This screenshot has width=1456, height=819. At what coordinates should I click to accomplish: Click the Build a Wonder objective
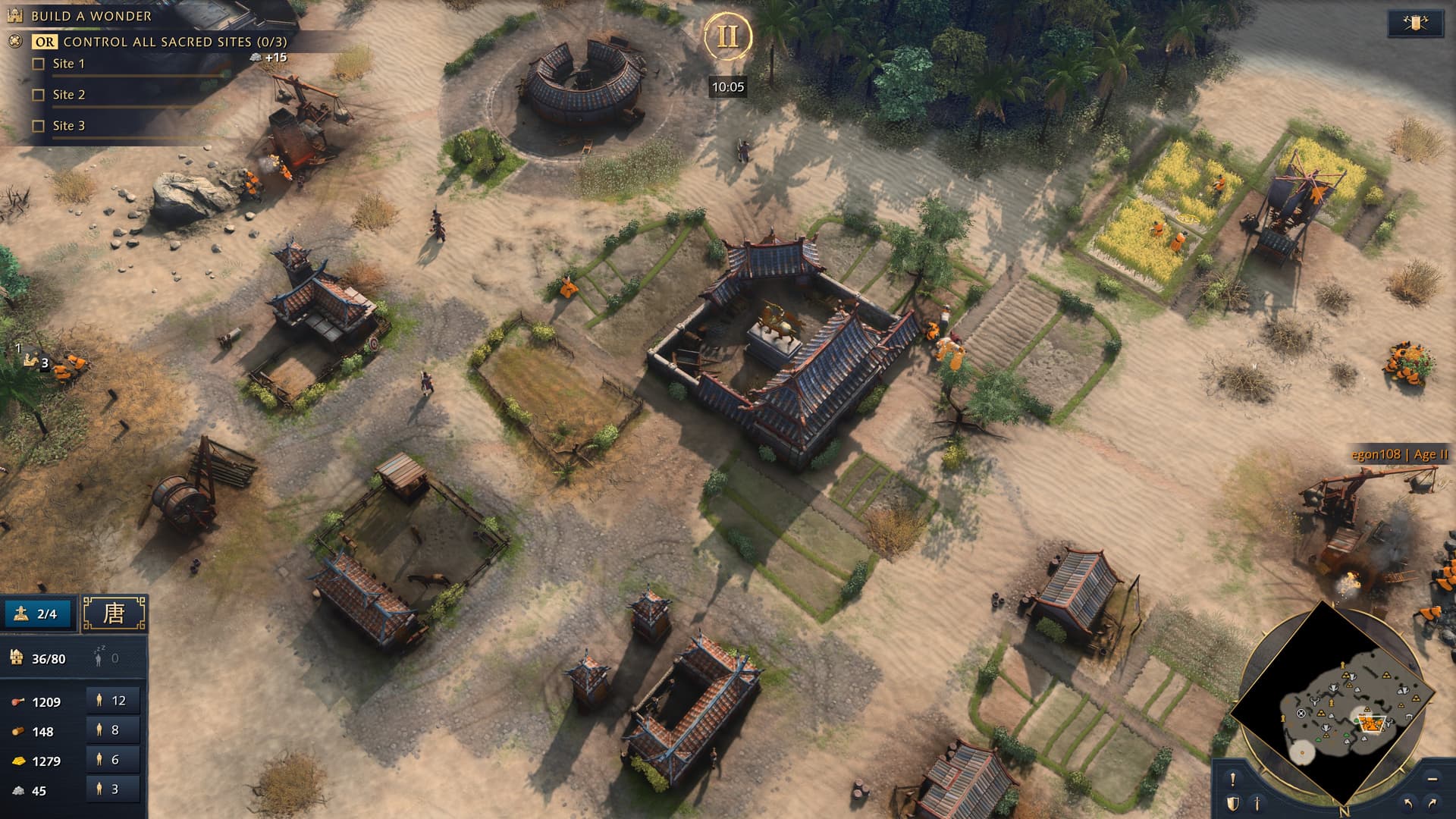tap(91, 16)
